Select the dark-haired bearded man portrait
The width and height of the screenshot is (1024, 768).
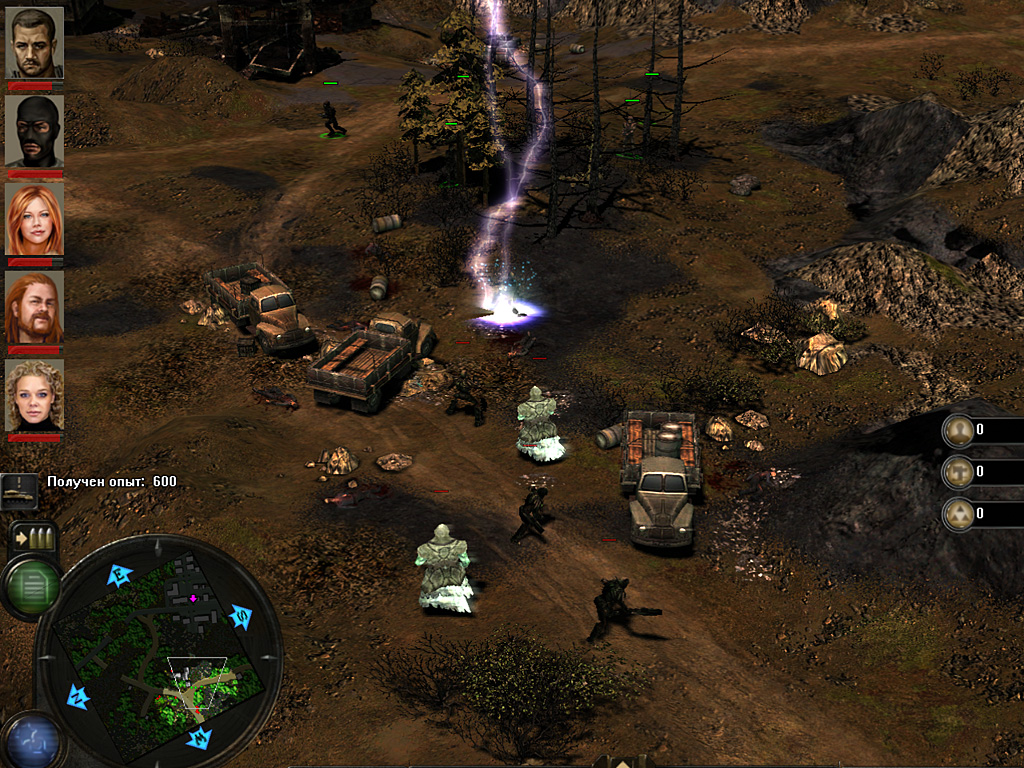pyautogui.click(x=35, y=43)
